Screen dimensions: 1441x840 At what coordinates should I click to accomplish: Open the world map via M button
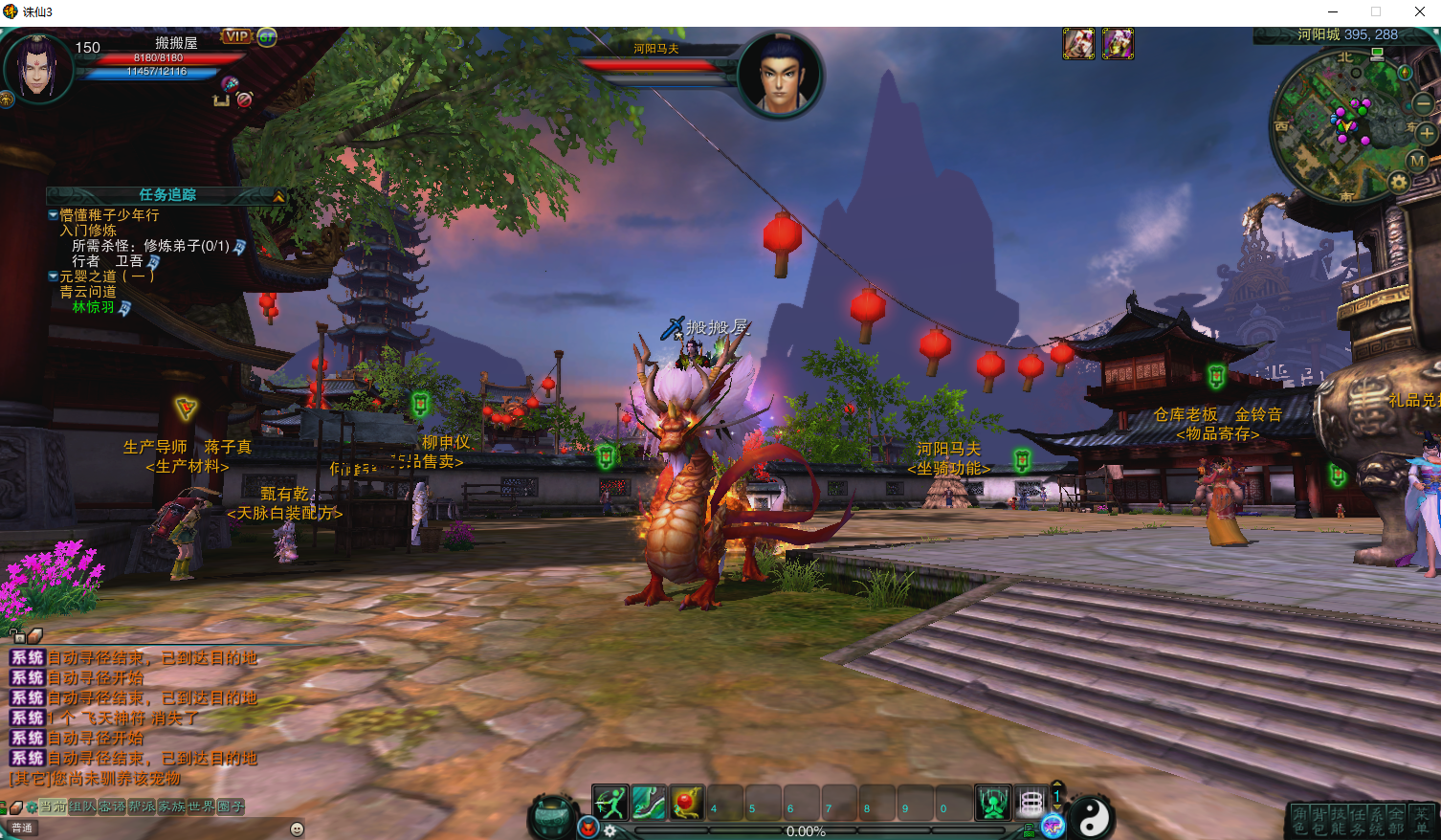pyautogui.click(x=1417, y=160)
